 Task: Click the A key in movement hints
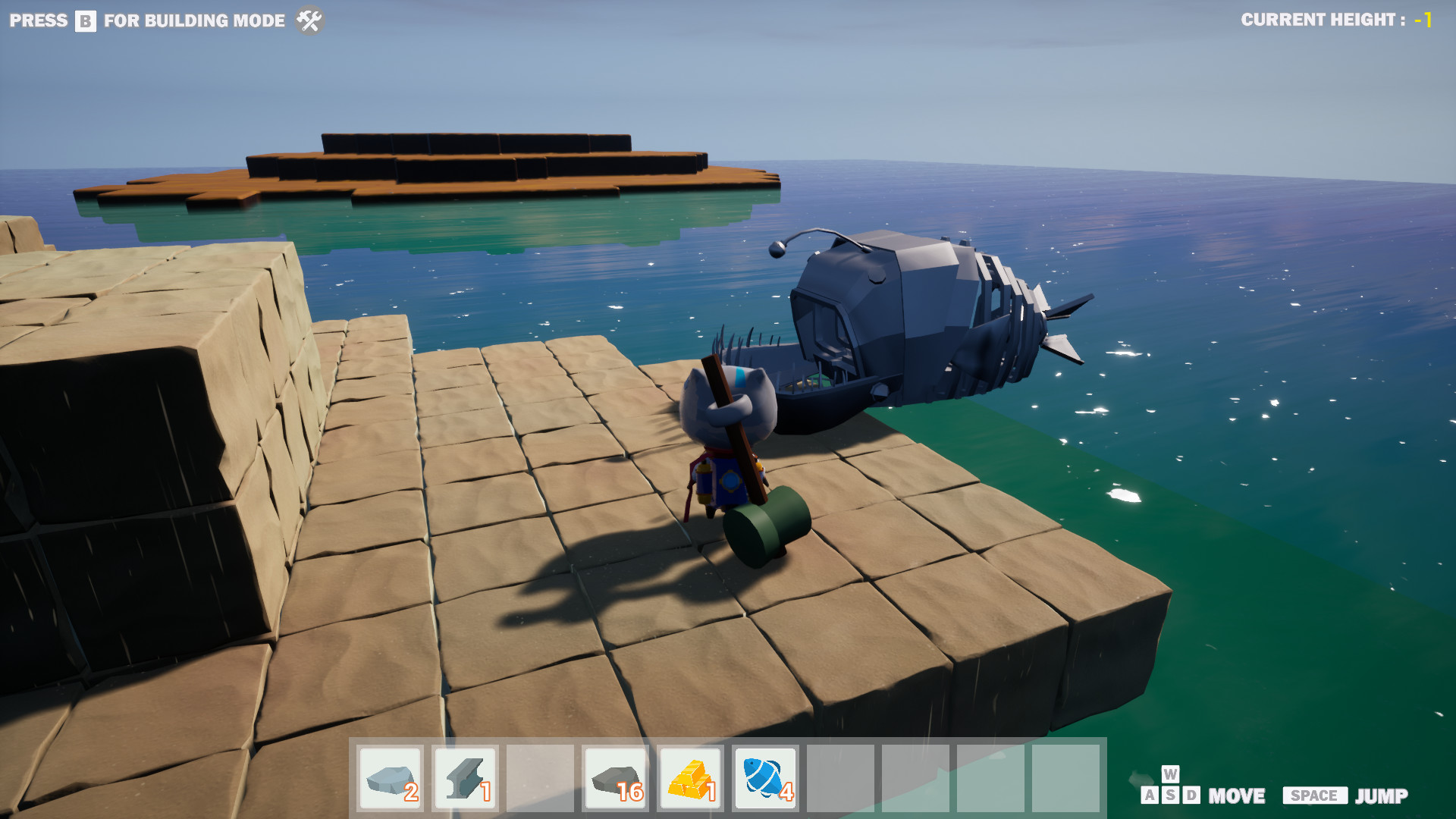[x=1150, y=795]
